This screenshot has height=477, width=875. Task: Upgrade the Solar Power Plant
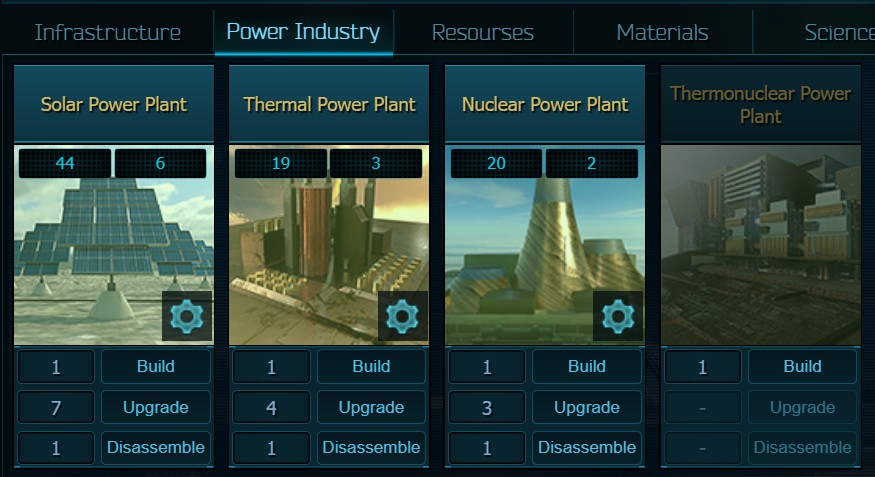tap(156, 407)
